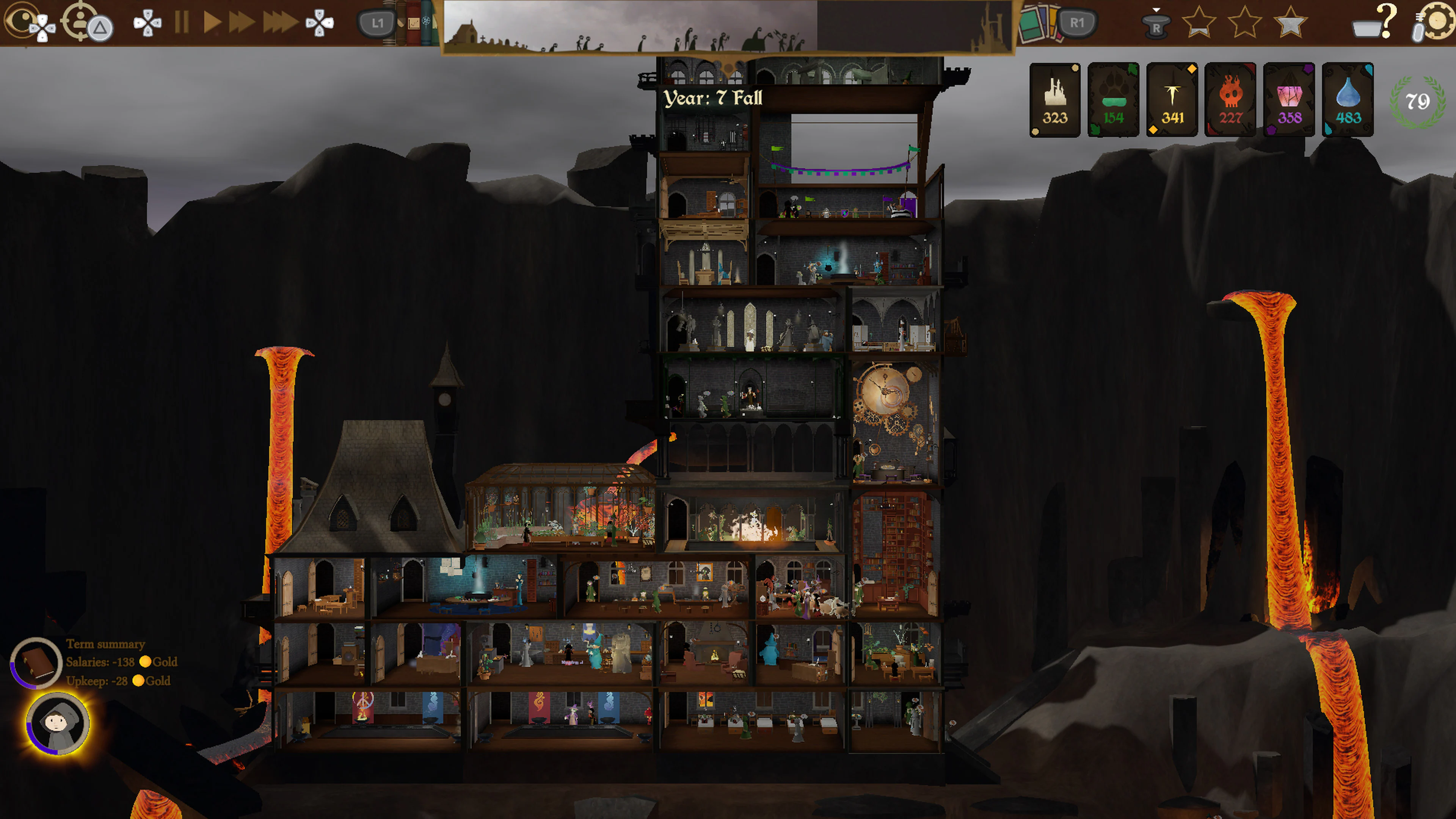Select the triple-arrow fastest speed

tap(280, 23)
